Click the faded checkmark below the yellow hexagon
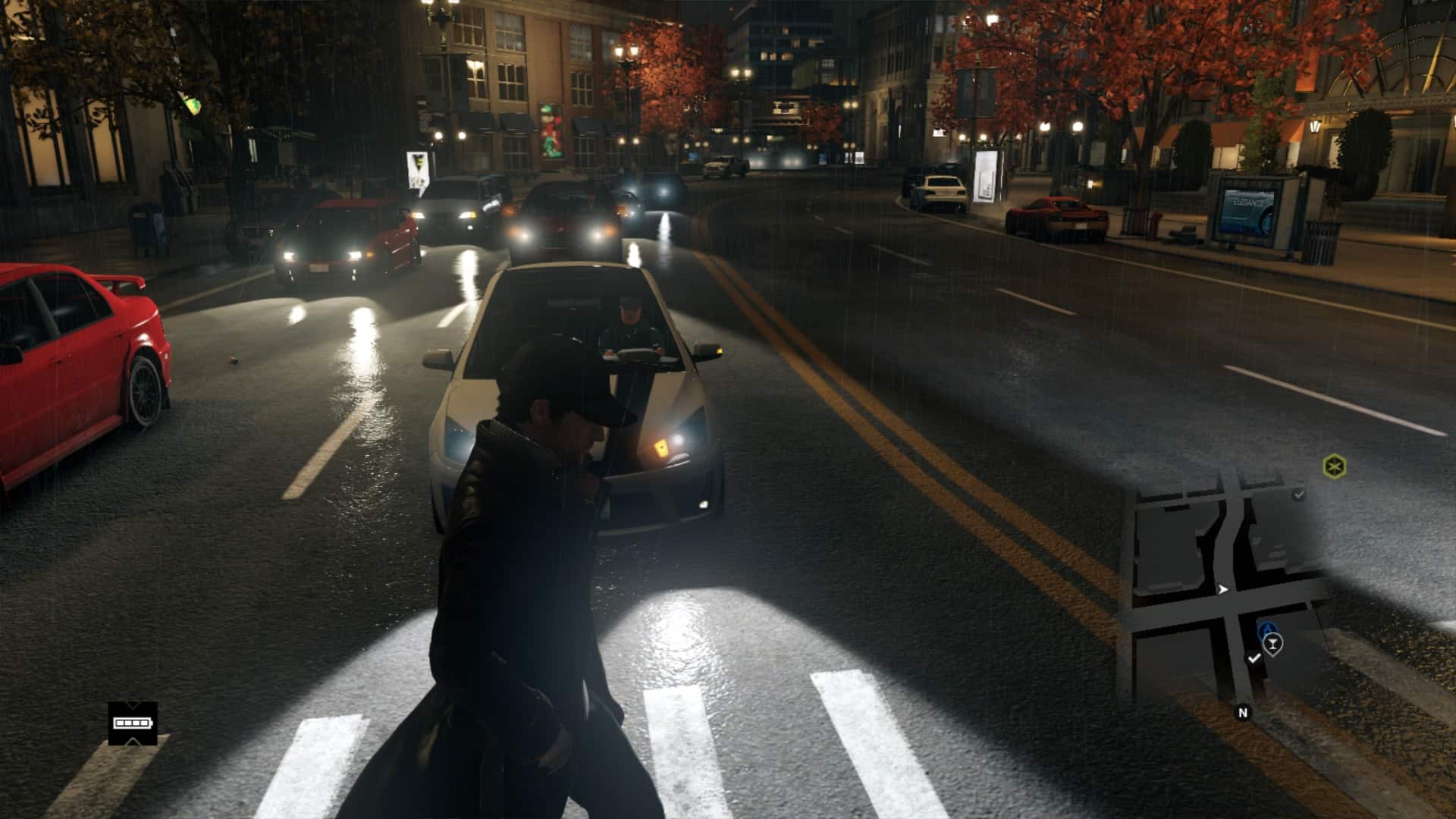Image resolution: width=1456 pixels, height=819 pixels. click(1299, 494)
